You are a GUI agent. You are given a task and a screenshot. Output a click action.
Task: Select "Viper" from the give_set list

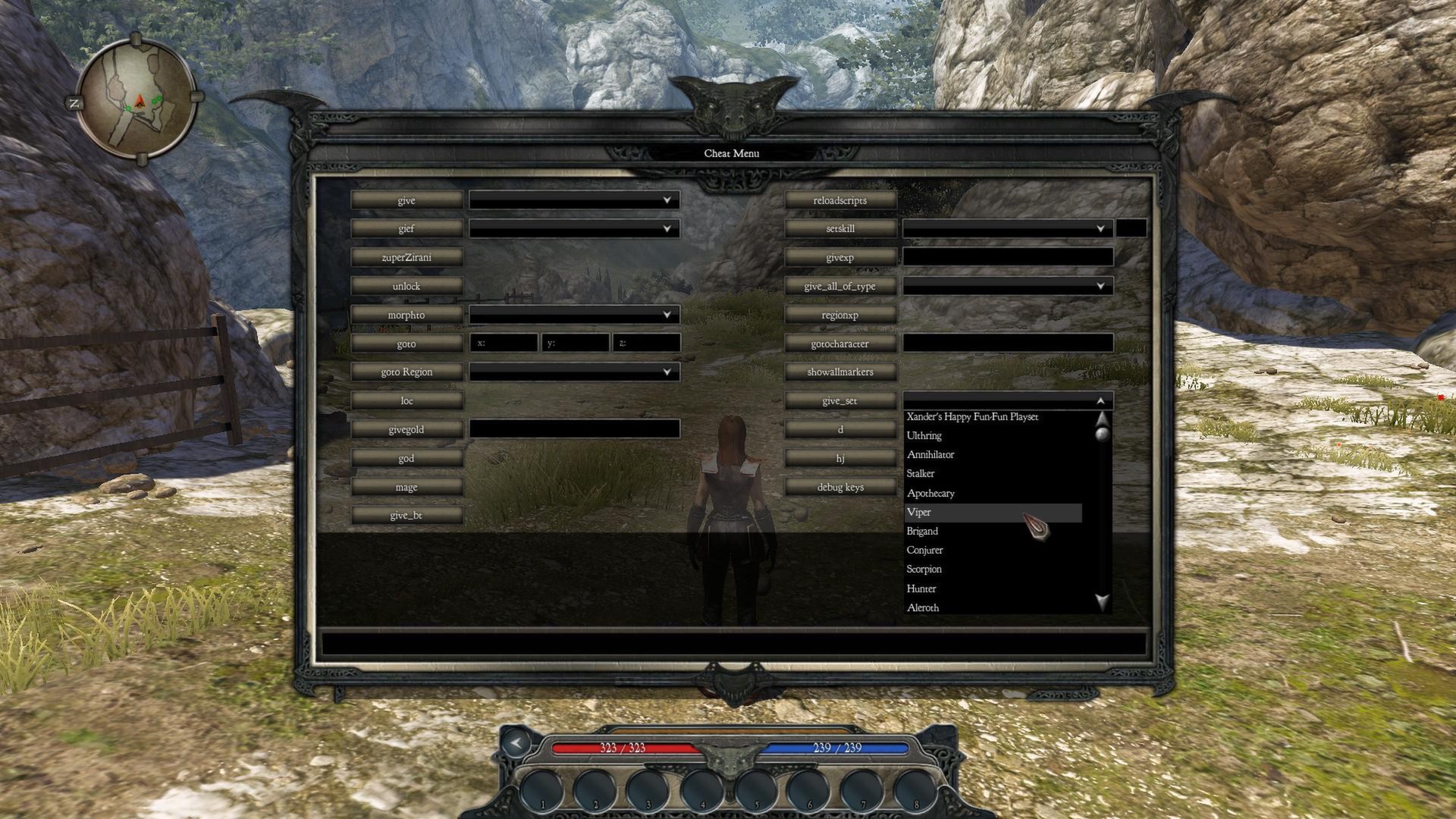(971, 512)
